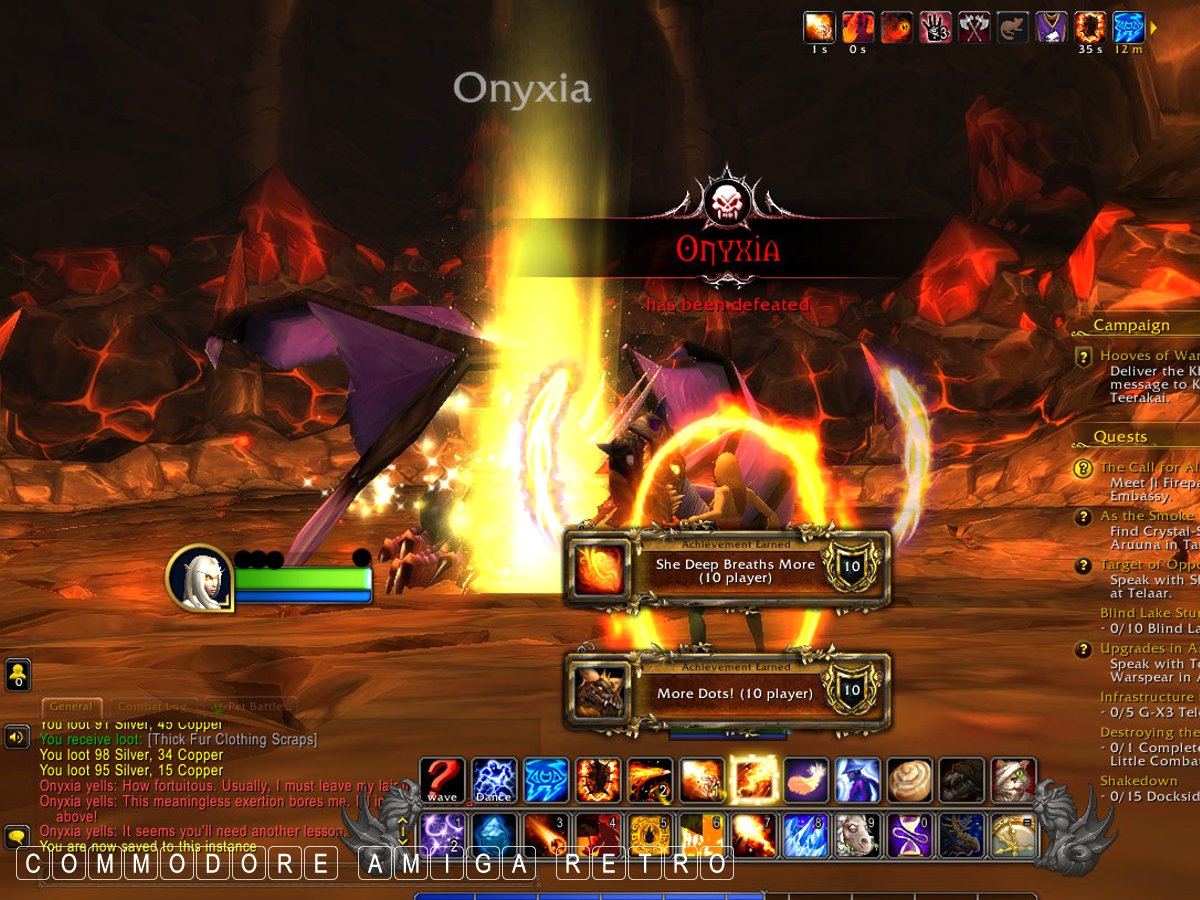
Task: Activate the red question mark wave macro
Action: (x=442, y=781)
